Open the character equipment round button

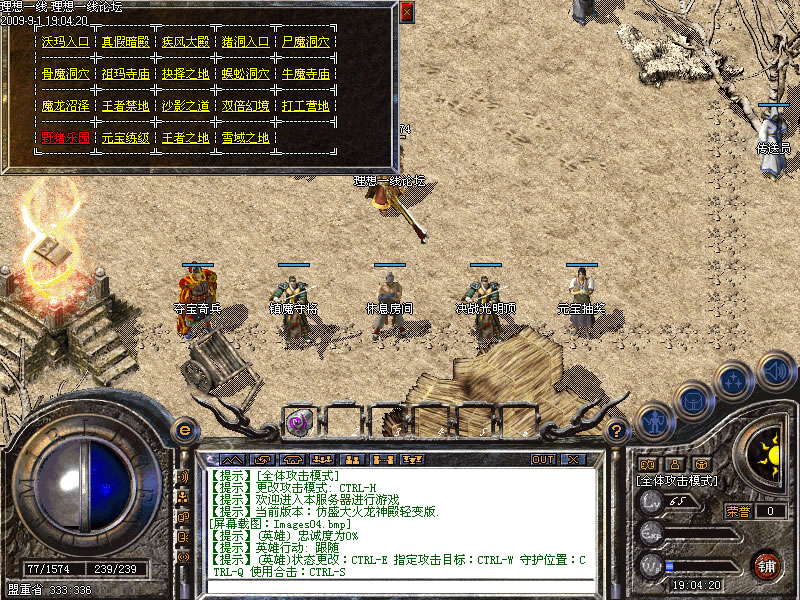[653, 421]
